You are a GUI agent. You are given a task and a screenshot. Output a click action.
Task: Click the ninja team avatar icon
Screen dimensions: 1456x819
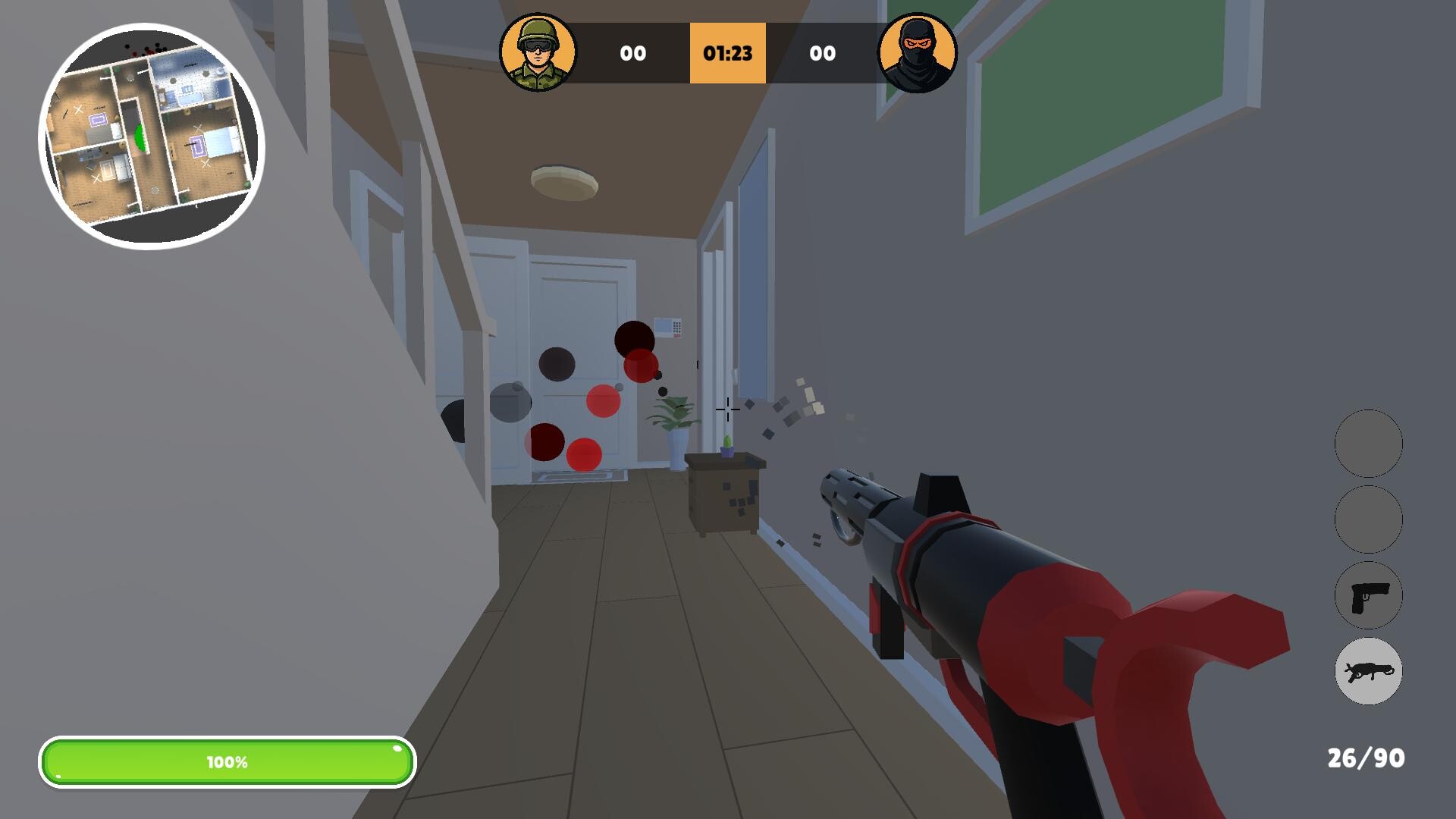[x=918, y=53]
